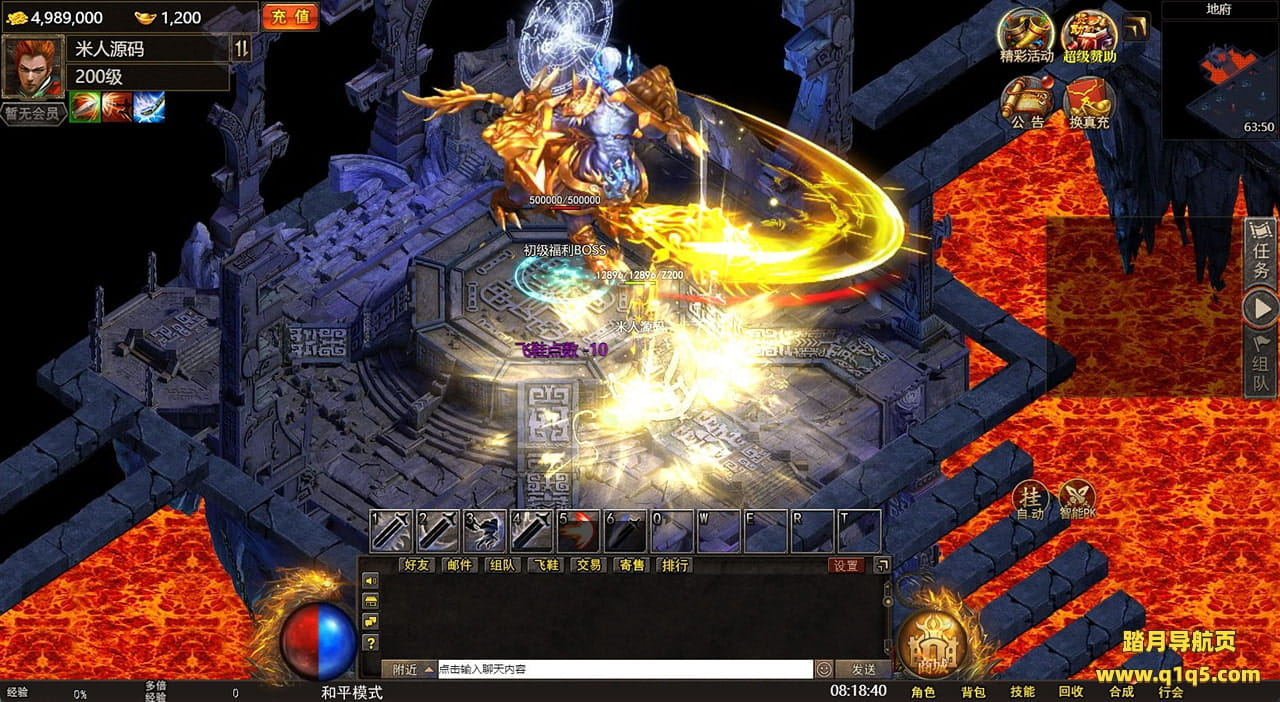Open the 充值 recharge button

coord(291,17)
